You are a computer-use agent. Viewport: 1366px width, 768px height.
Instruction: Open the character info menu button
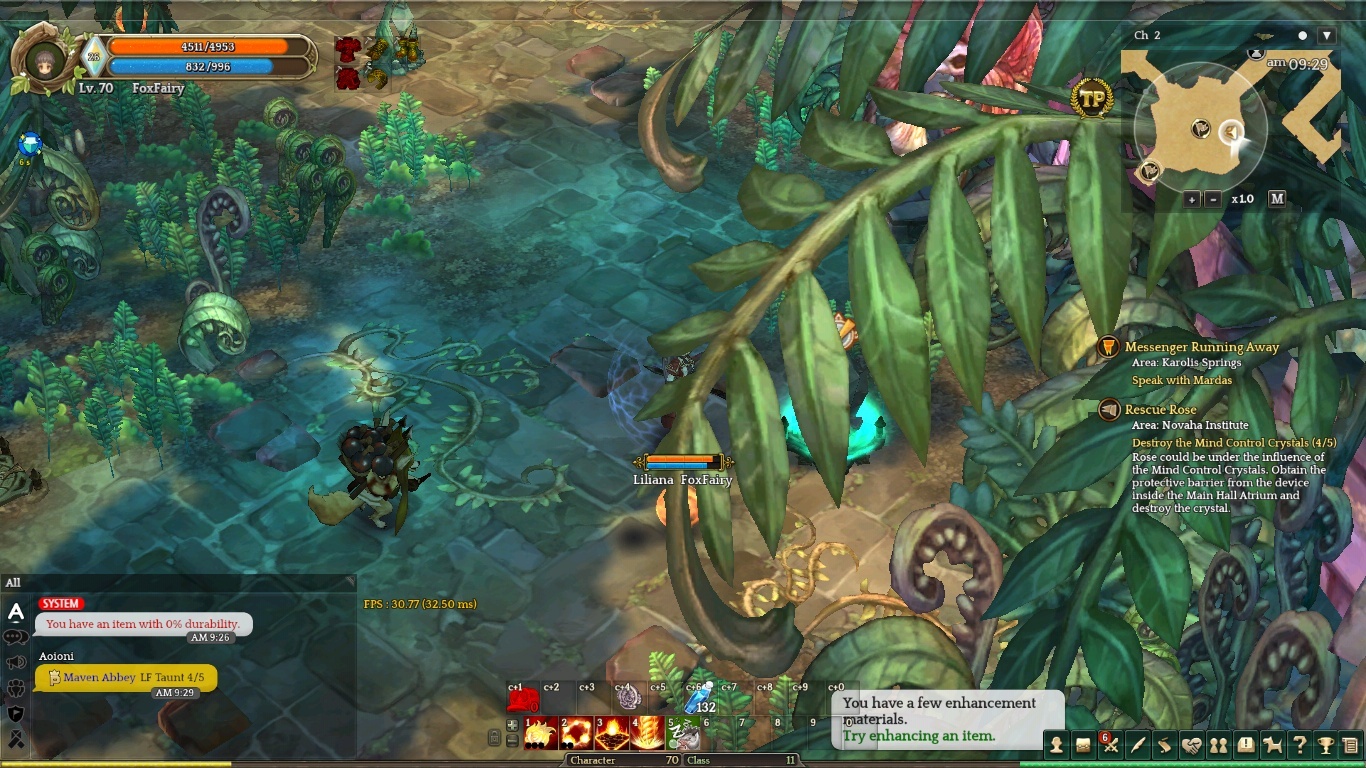point(1056,745)
